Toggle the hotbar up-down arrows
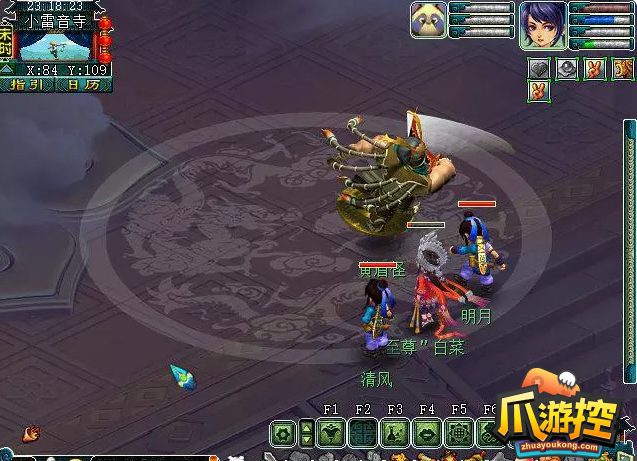Screen dimensions: 637x461 [x=307, y=433]
